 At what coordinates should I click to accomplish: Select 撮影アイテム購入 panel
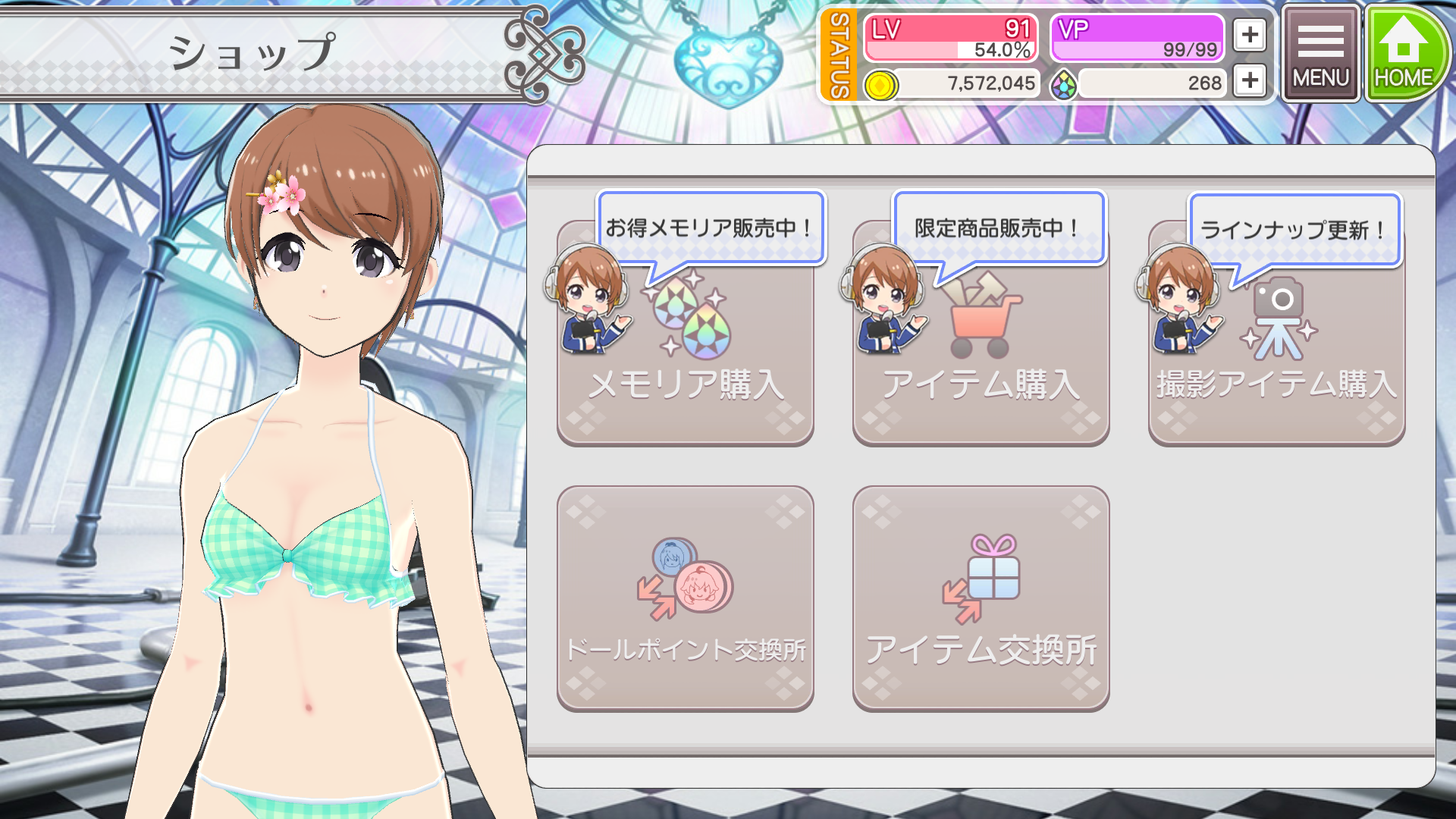[1276, 356]
